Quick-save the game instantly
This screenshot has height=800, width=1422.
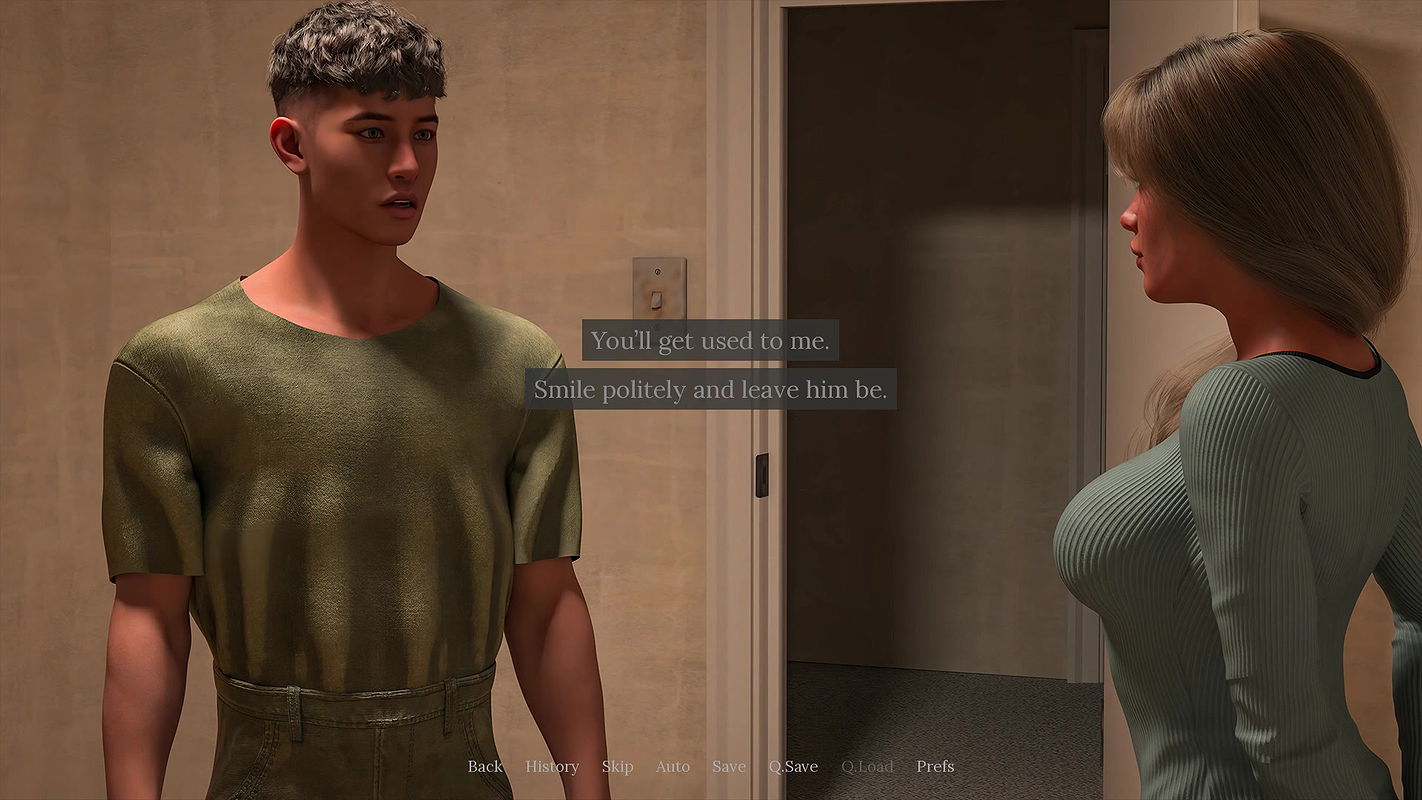tap(793, 766)
